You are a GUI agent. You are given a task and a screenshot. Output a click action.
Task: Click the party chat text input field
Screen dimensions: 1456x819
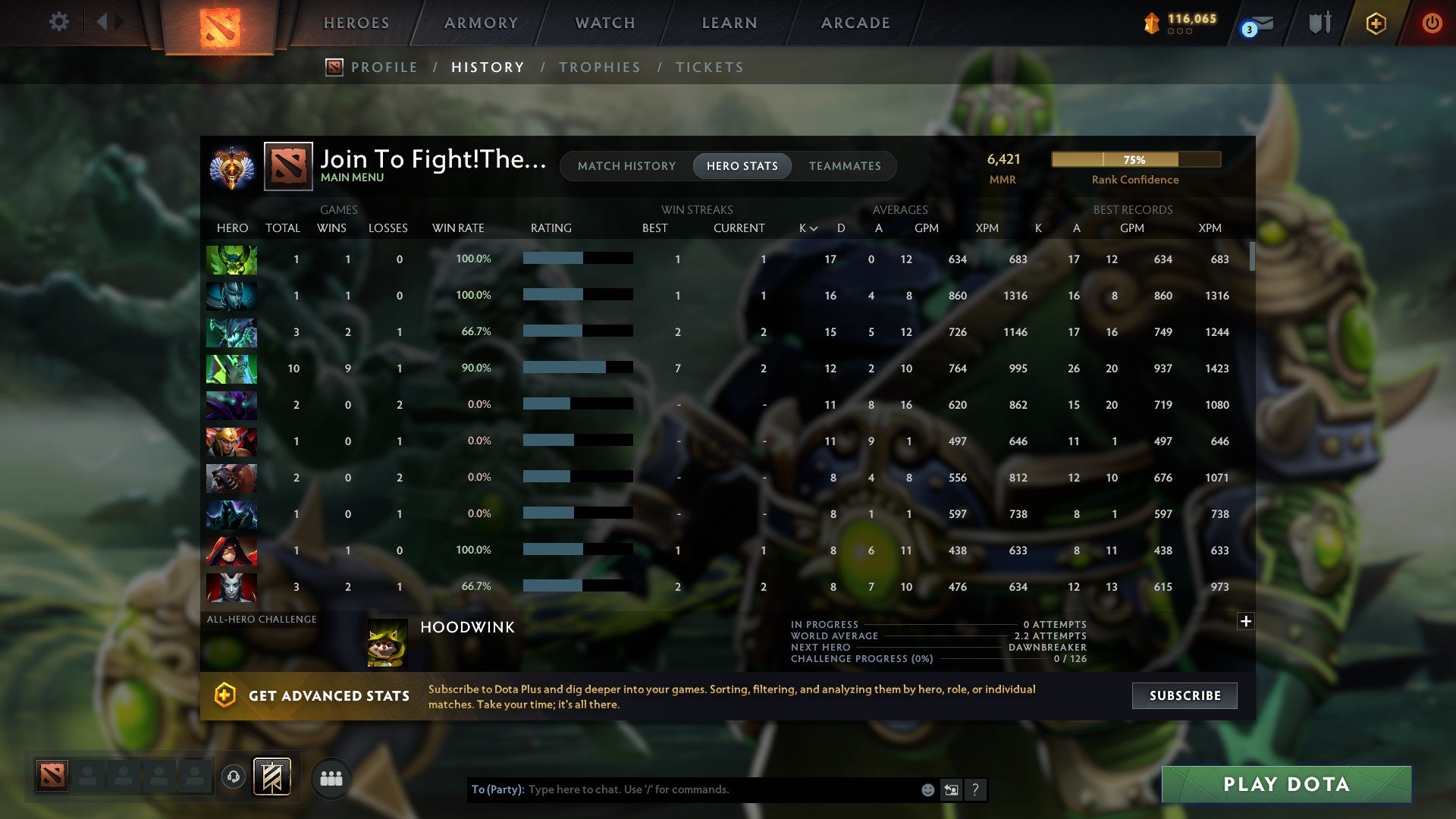pos(682,789)
